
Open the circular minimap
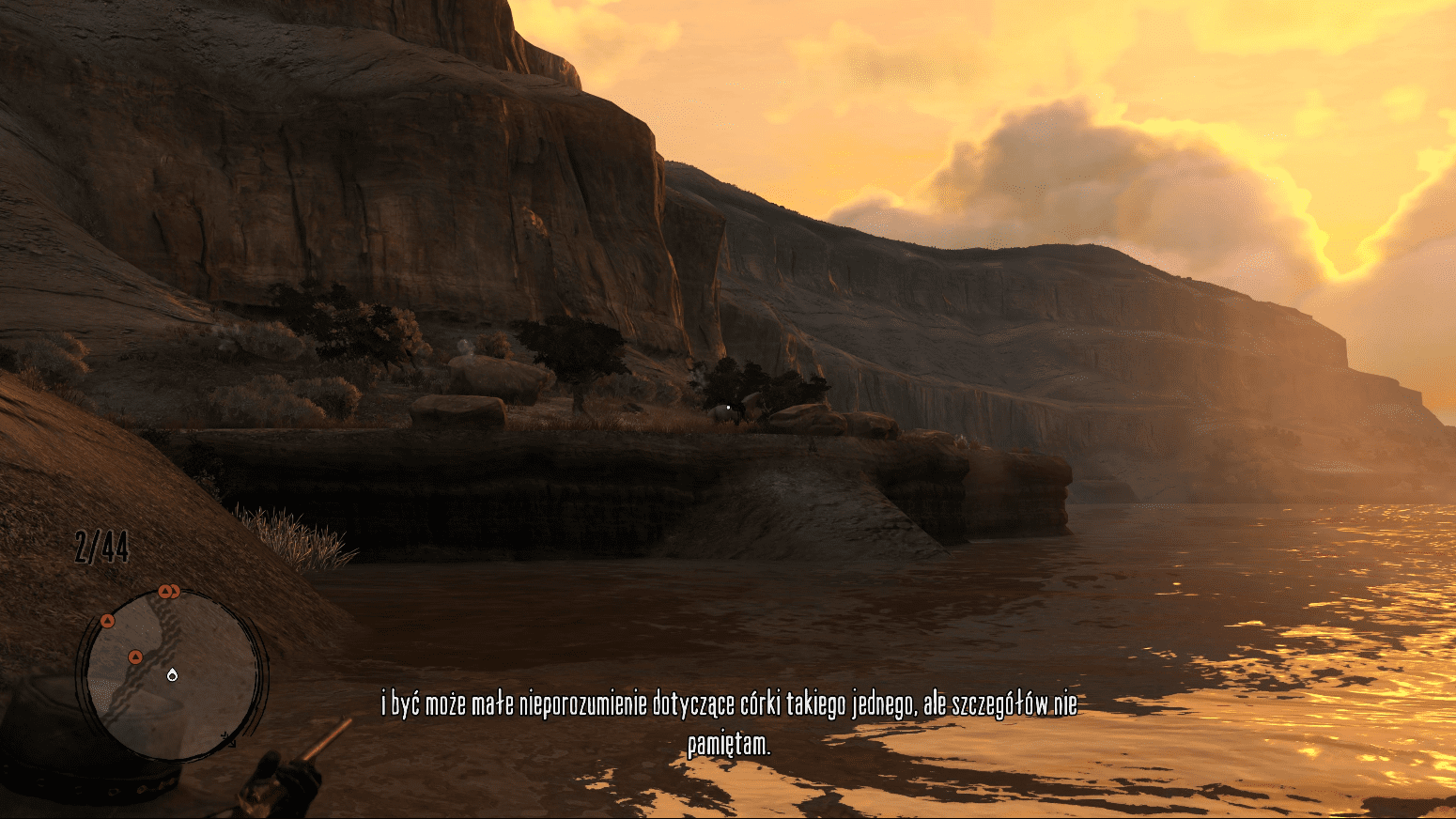[172, 674]
